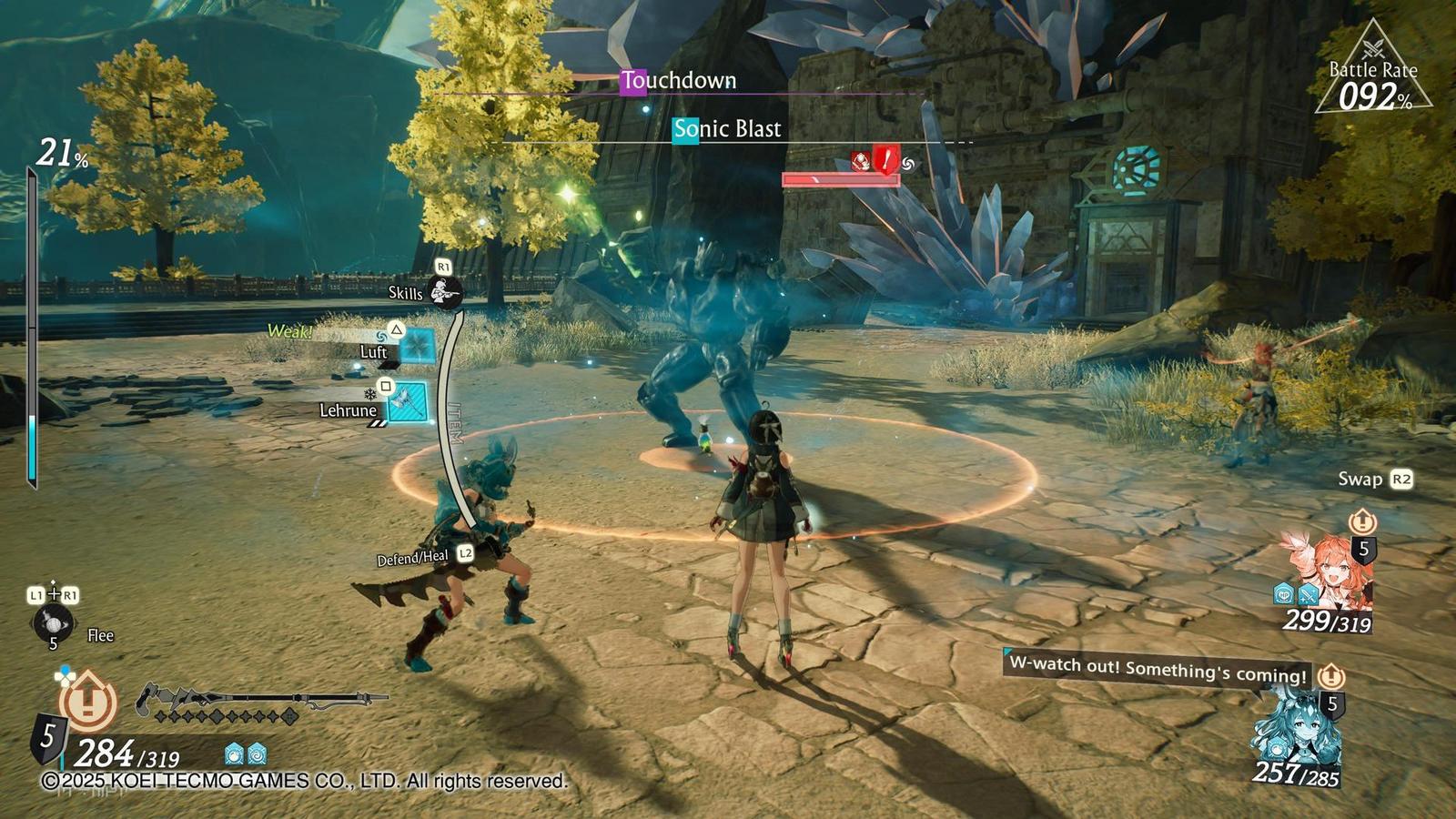Select the Lehrune skill icon
Screen dimensions: 1456x819
(407, 400)
